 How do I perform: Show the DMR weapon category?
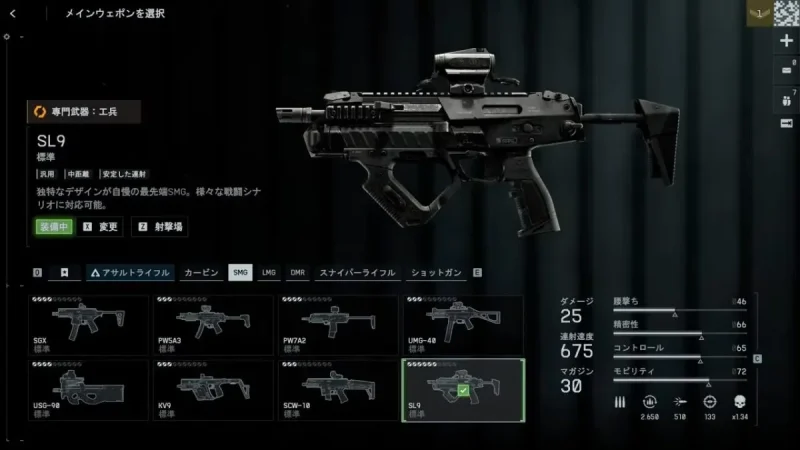click(297, 272)
